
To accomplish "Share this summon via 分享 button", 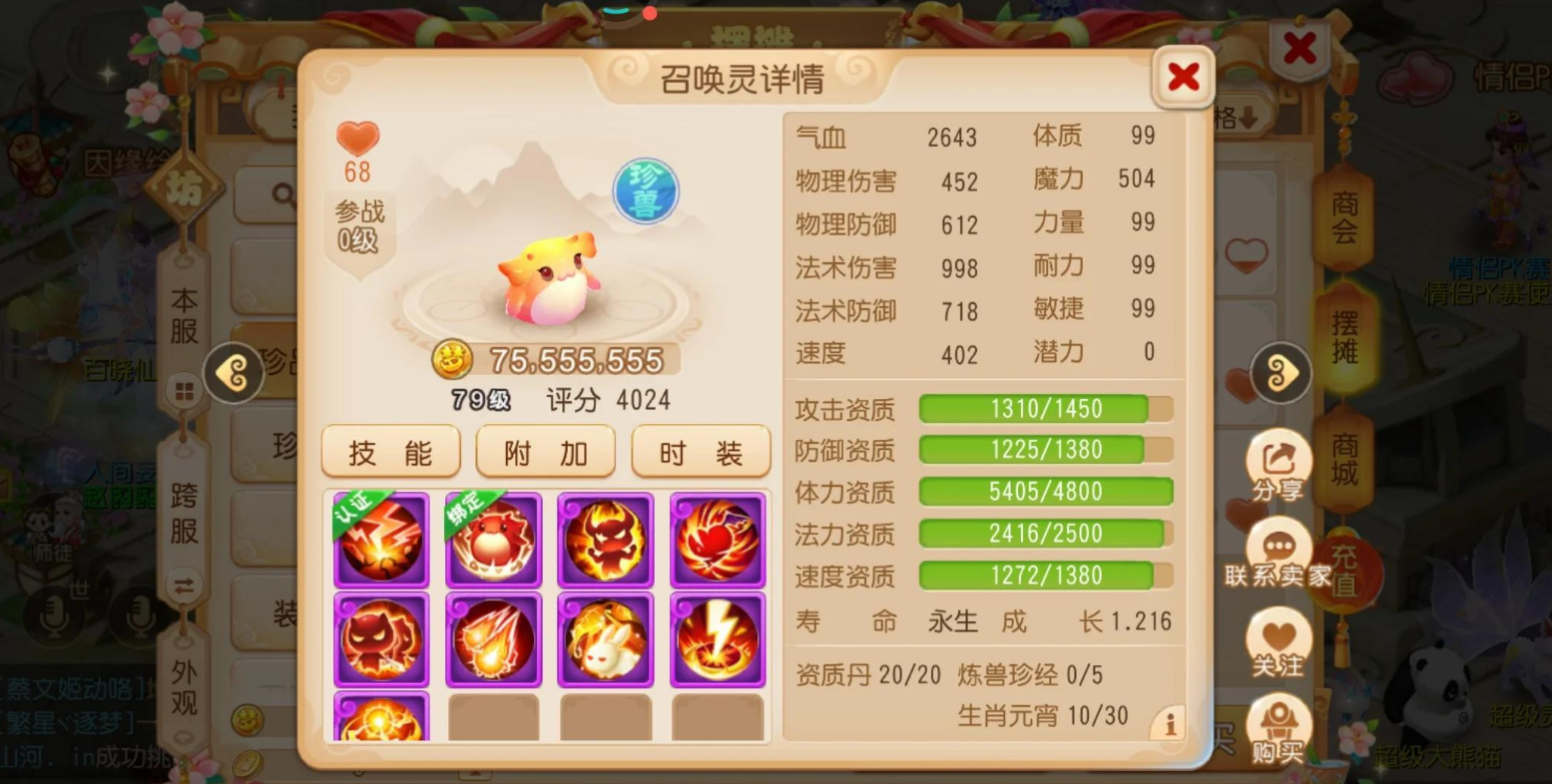I will pyautogui.click(x=1279, y=468).
